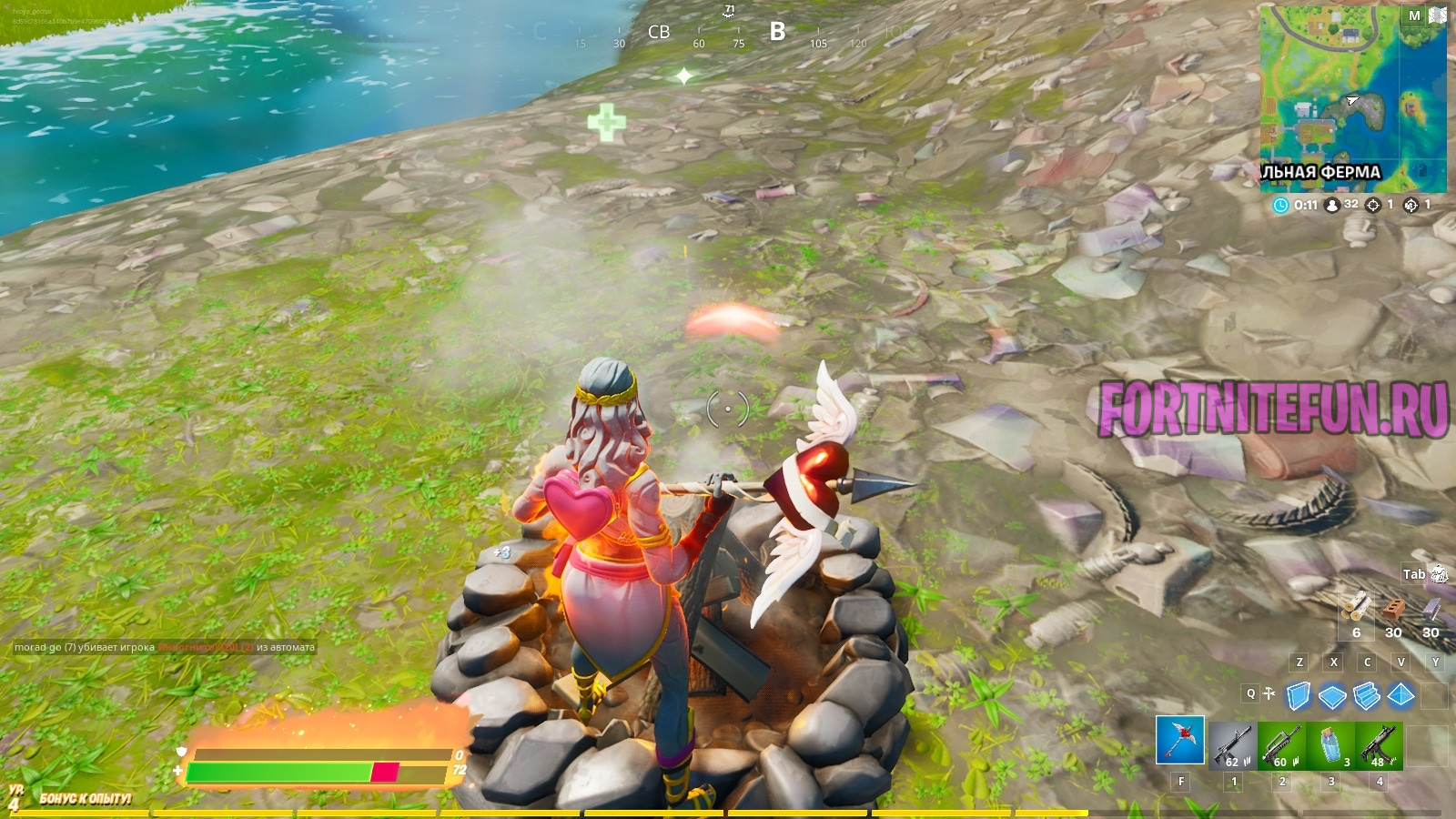Toggle build mode crossed-tools icon
The height and width of the screenshot is (819, 1456).
tap(1269, 693)
